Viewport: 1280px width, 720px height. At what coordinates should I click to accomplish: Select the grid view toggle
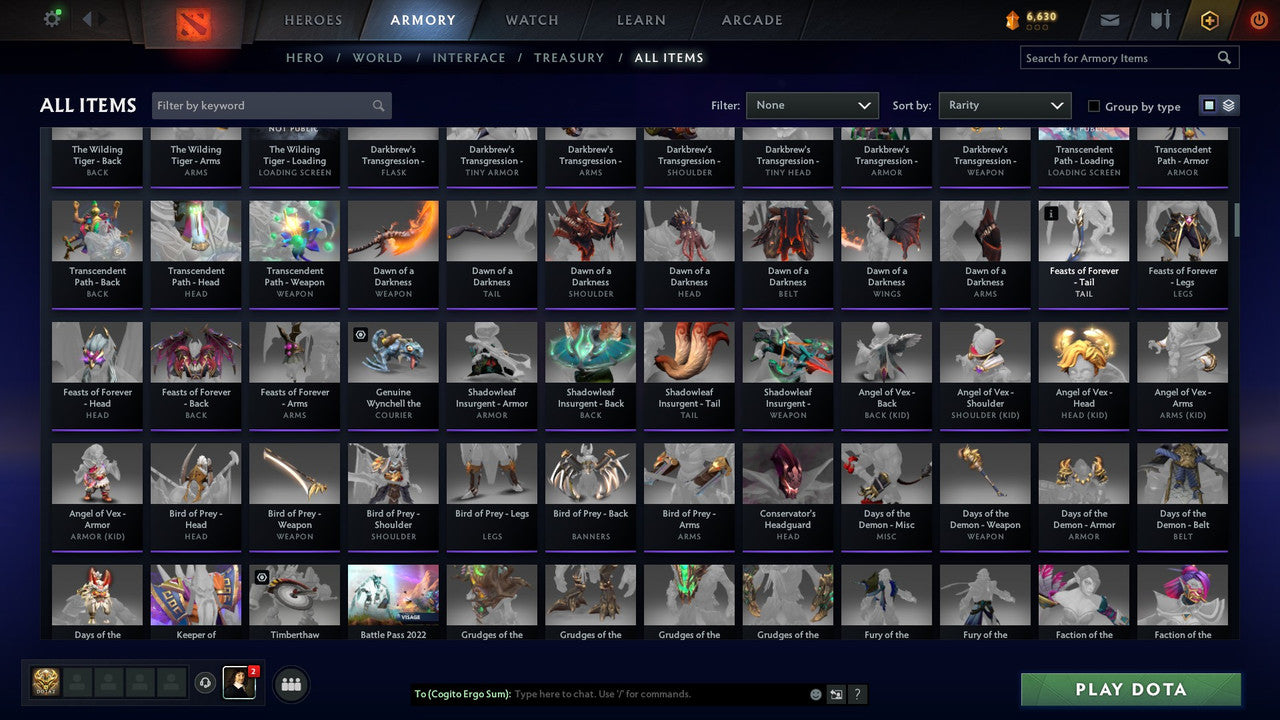pyautogui.click(x=1211, y=104)
